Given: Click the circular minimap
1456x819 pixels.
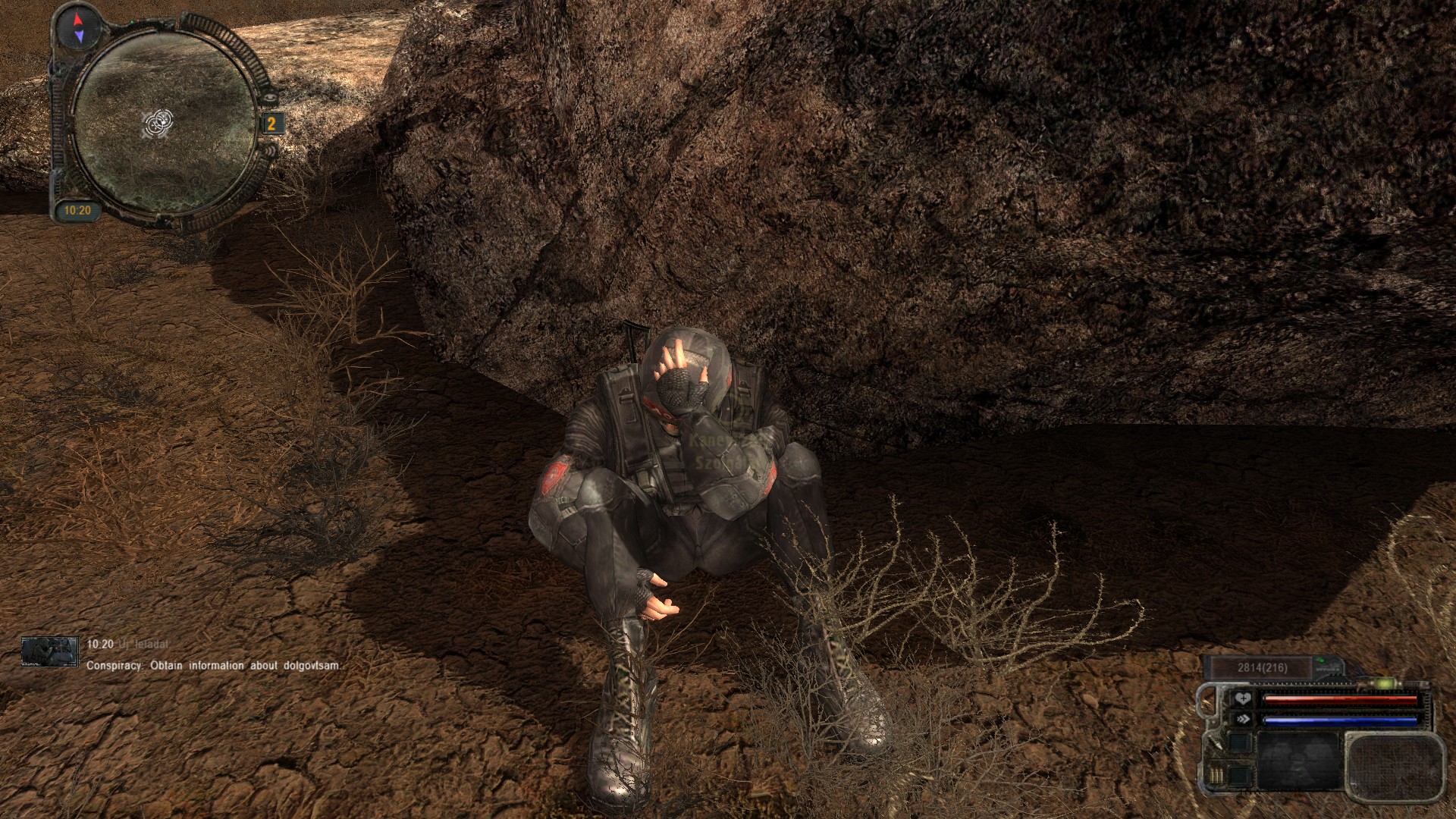Looking at the screenshot, I should click(166, 123).
